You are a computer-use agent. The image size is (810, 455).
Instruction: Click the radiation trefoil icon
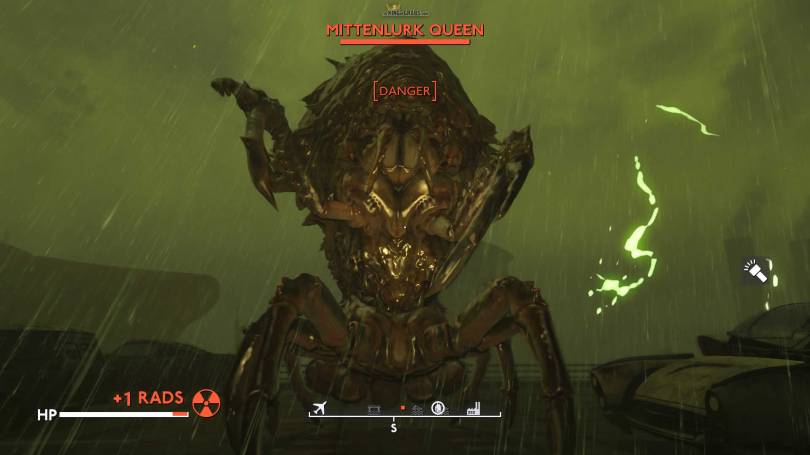(x=206, y=403)
